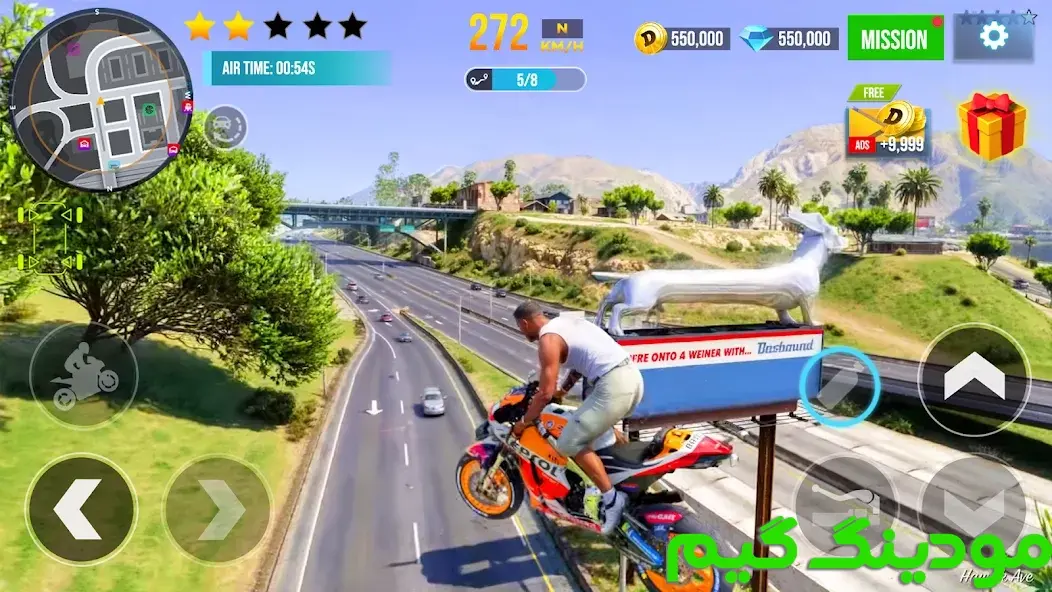Claim the free +9,999 coins ad offer
The width and height of the screenshot is (1052, 592).
click(888, 125)
